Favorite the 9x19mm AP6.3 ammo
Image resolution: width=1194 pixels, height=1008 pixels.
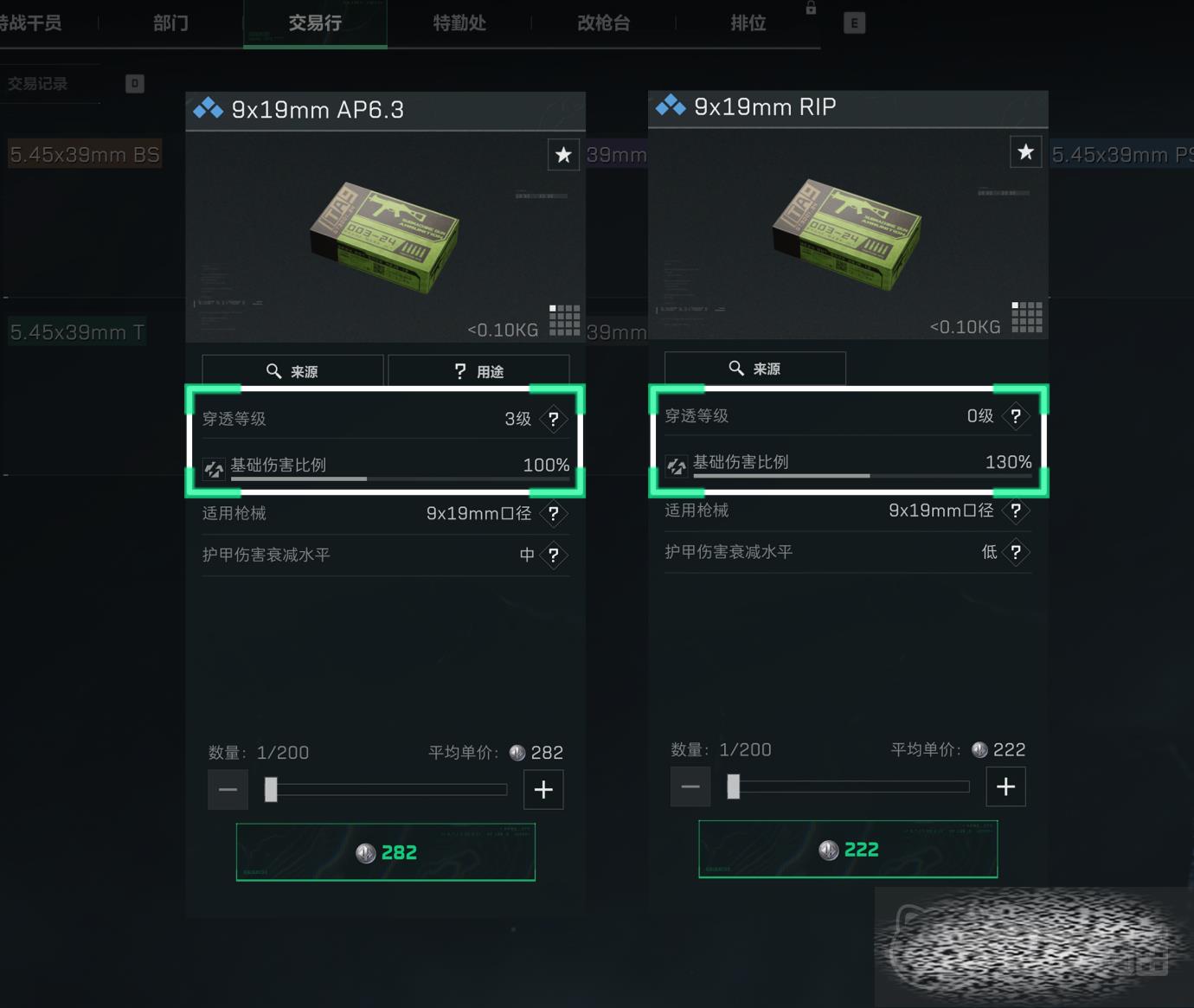pyautogui.click(x=563, y=155)
